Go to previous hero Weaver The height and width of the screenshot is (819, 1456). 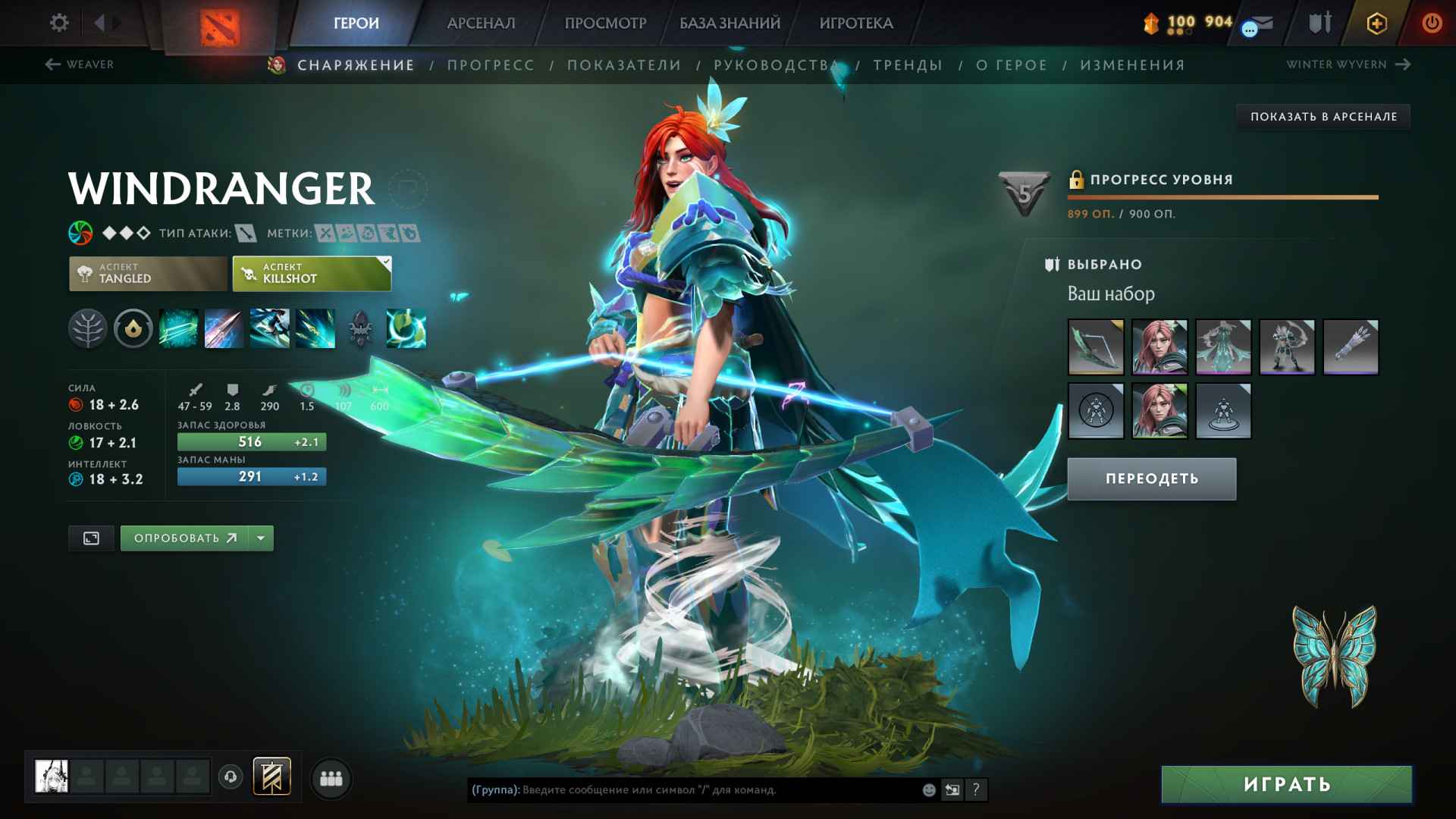[80, 64]
